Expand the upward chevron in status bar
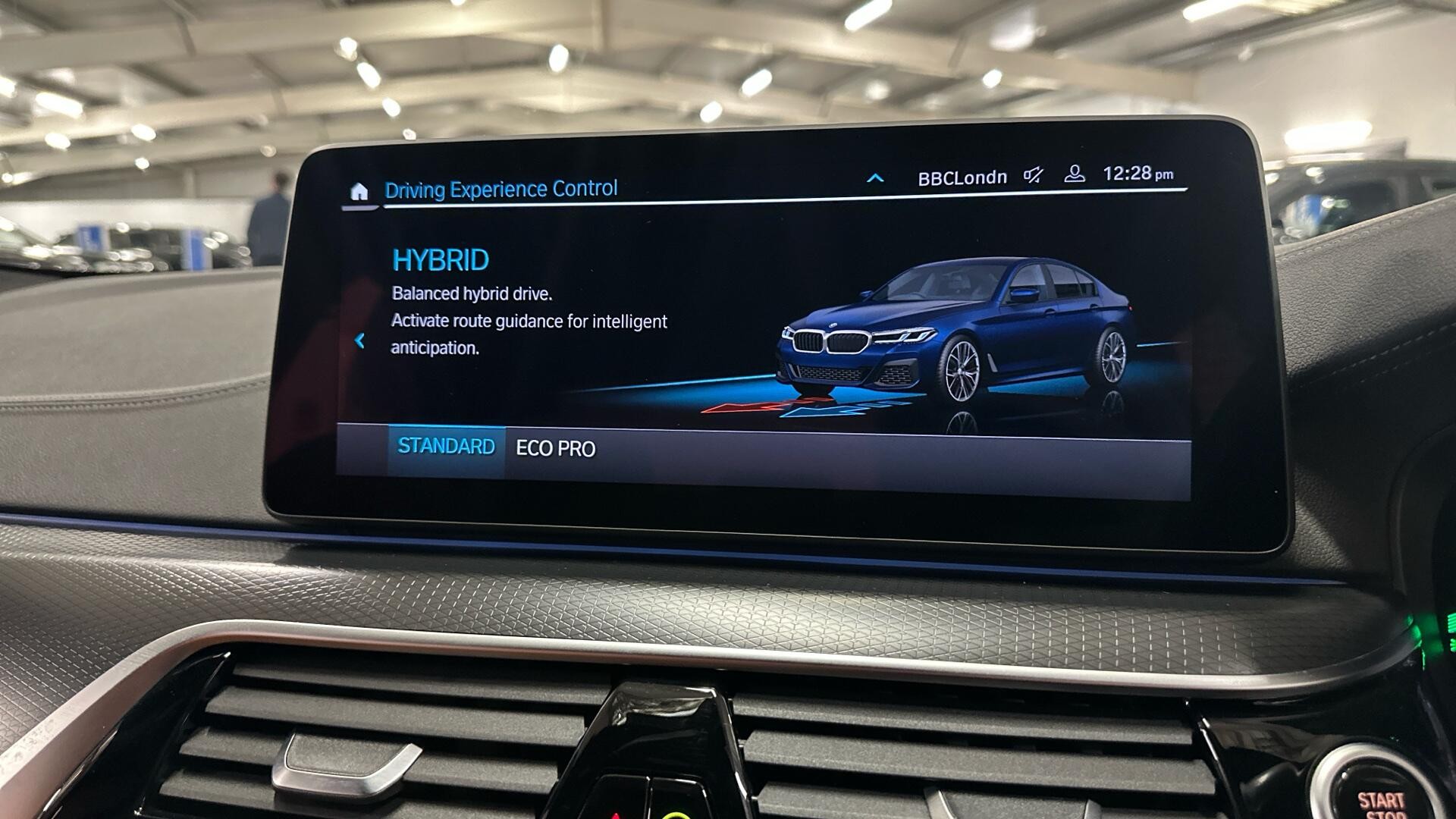The image size is (1456, 819). (x=875, y=179)
